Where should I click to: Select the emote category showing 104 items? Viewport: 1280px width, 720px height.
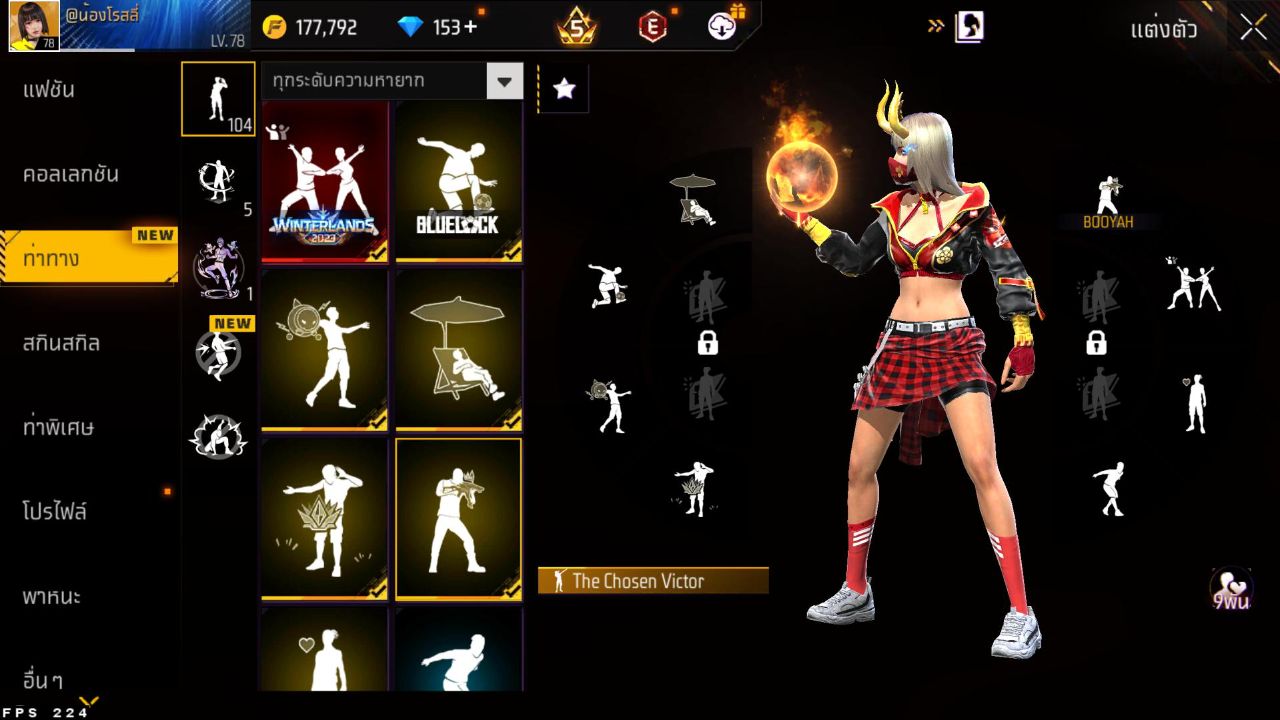218,98
